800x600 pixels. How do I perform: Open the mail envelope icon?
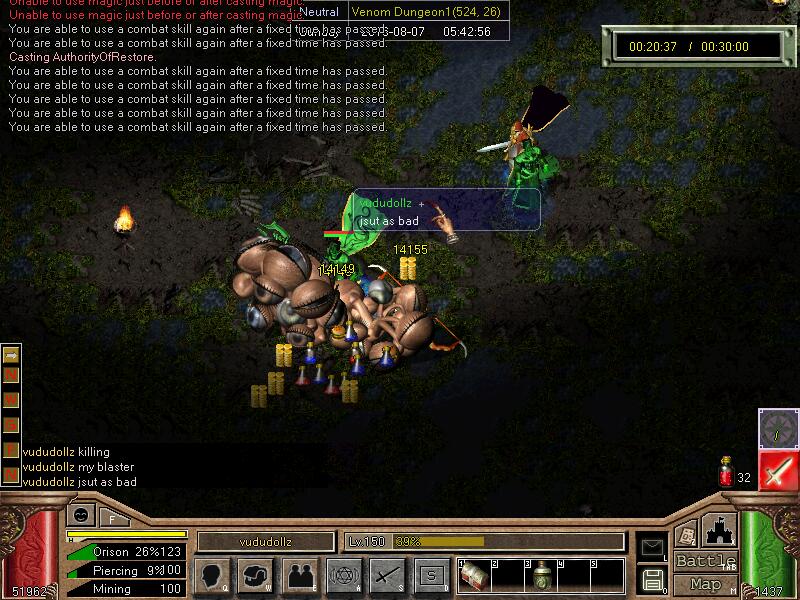tap(651, 546)
